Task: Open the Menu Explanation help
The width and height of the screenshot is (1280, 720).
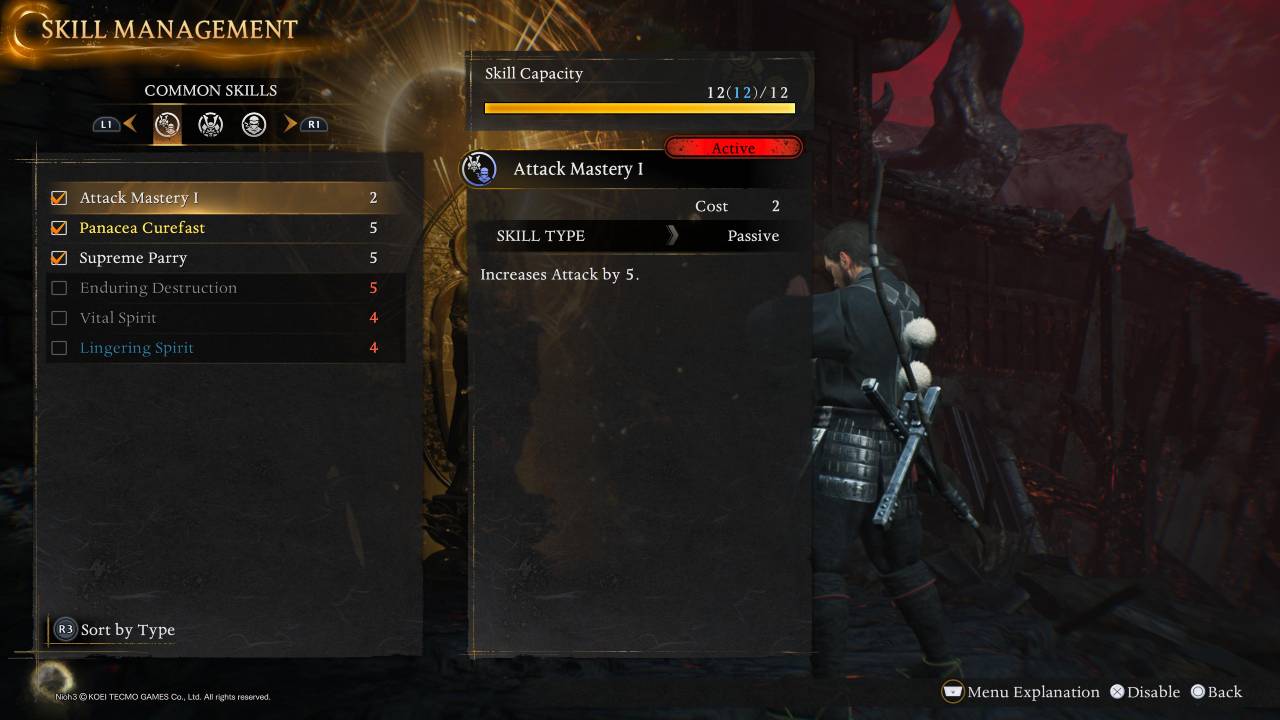Action: pos(1021,692)
